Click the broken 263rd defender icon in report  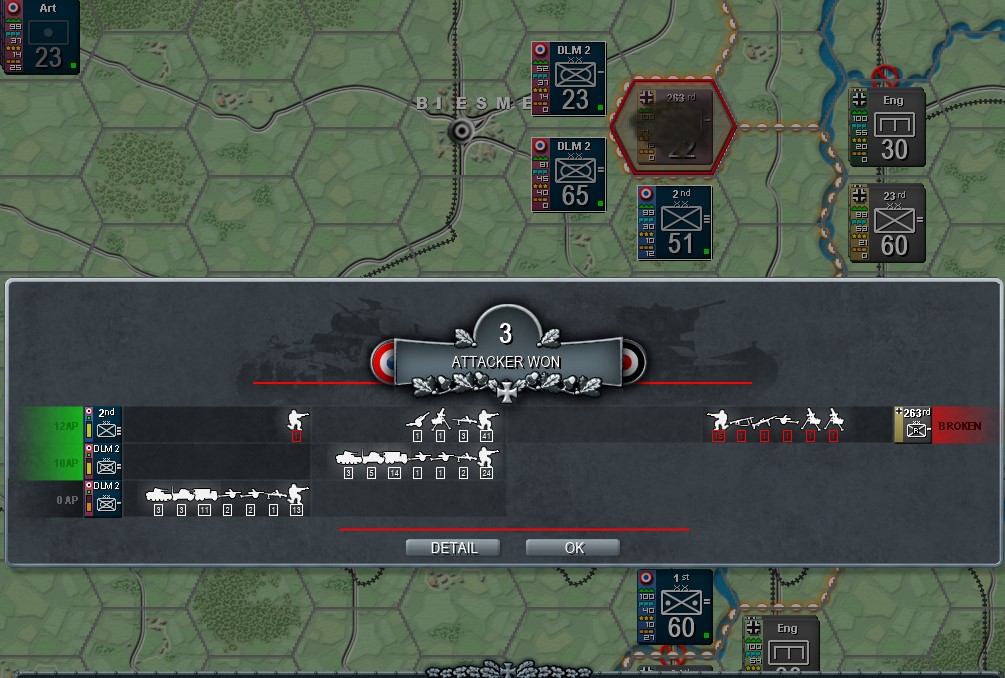pos(912,425)
